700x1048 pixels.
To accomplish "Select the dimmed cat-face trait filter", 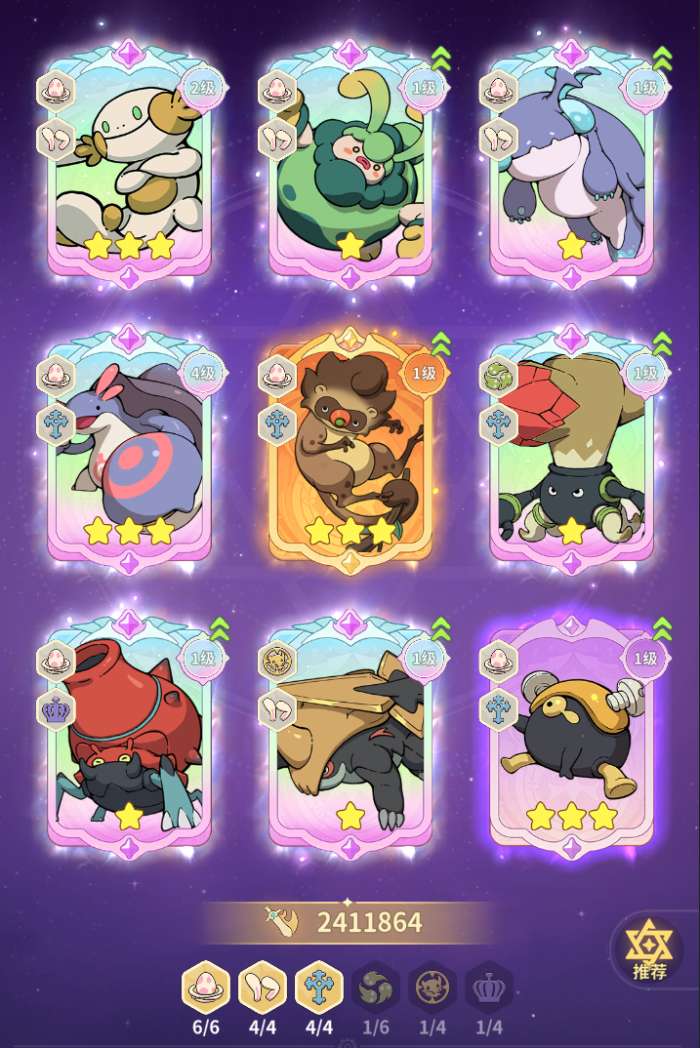I will 433,988.
